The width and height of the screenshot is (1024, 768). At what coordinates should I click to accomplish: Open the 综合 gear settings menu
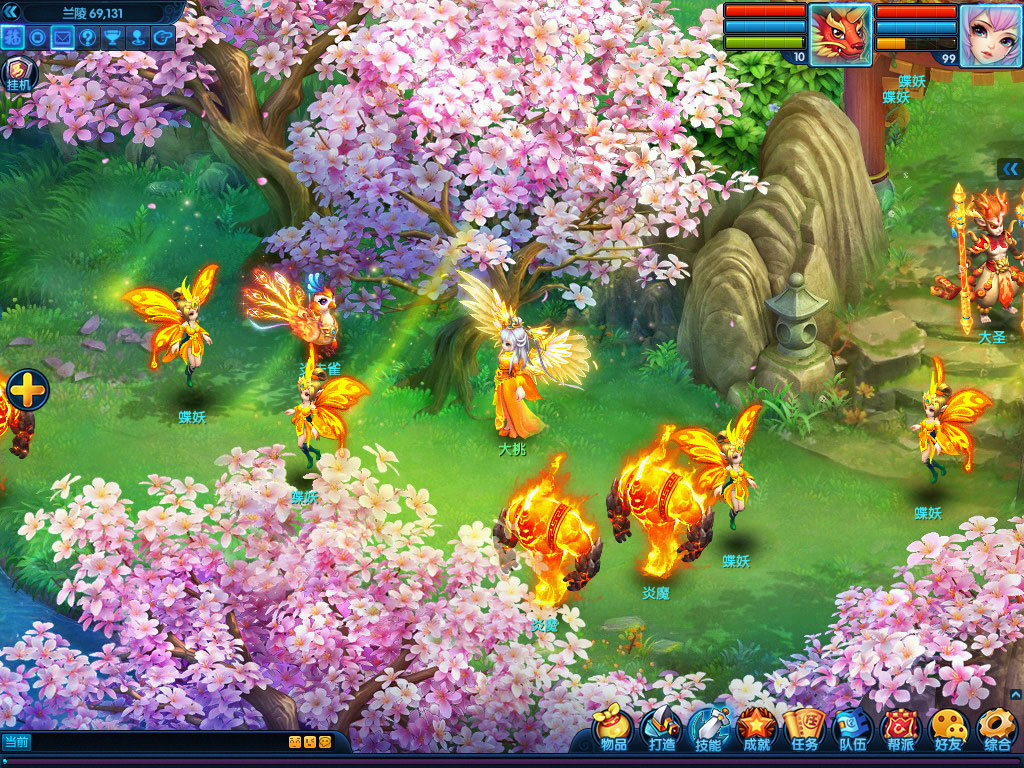(996, 729)
